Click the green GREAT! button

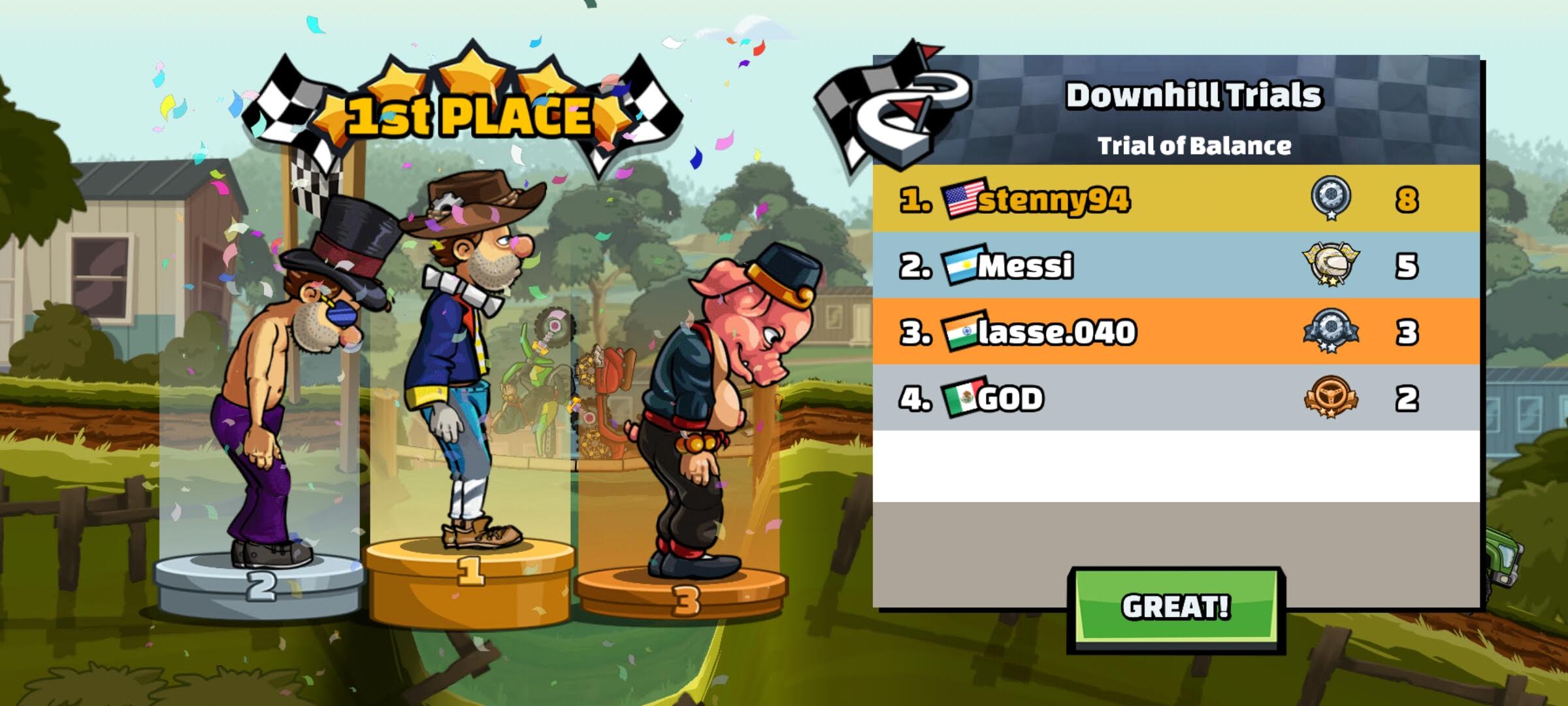pos(1175,607)
